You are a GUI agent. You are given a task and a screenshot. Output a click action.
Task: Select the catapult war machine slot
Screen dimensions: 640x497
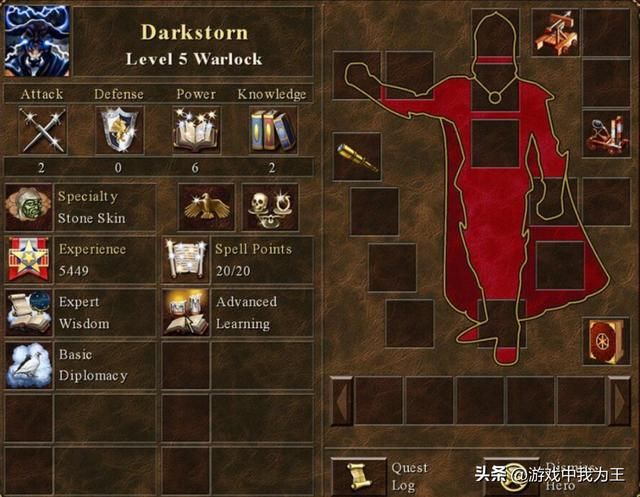pyautogui.click(x=606, y=135)
